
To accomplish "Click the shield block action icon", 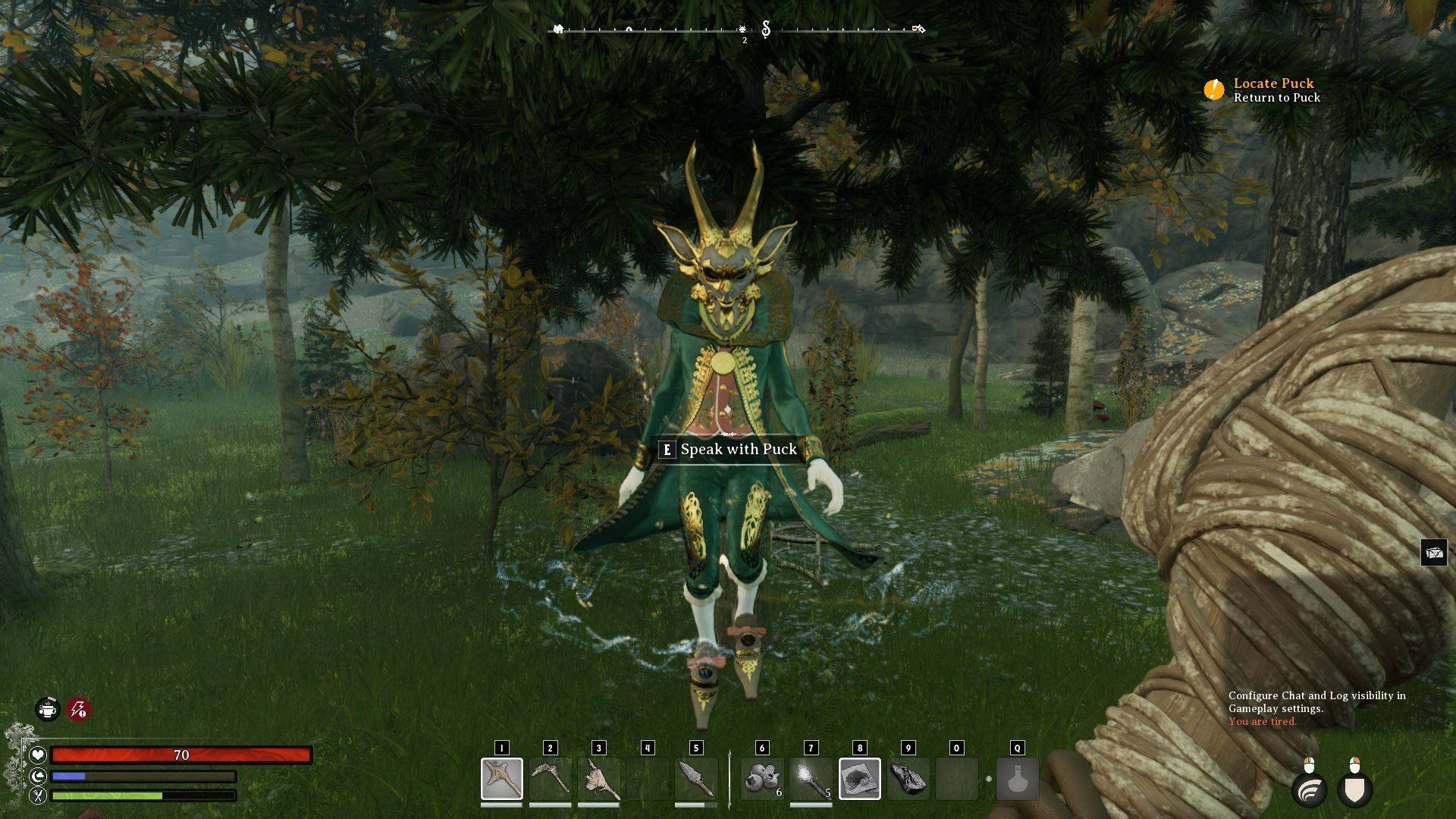I will [1355, 790].
